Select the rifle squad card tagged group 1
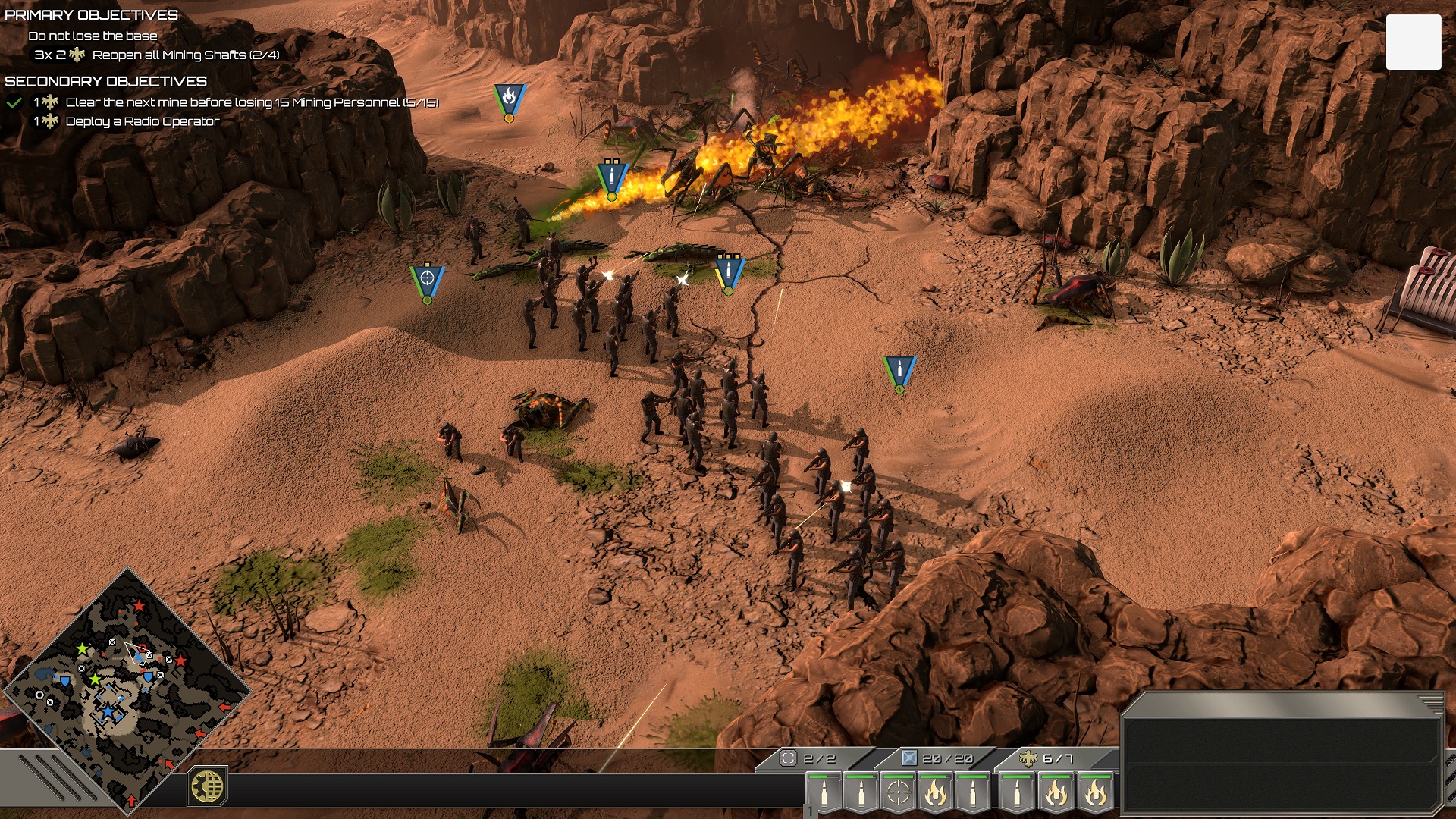 click(x=824, y=793)
